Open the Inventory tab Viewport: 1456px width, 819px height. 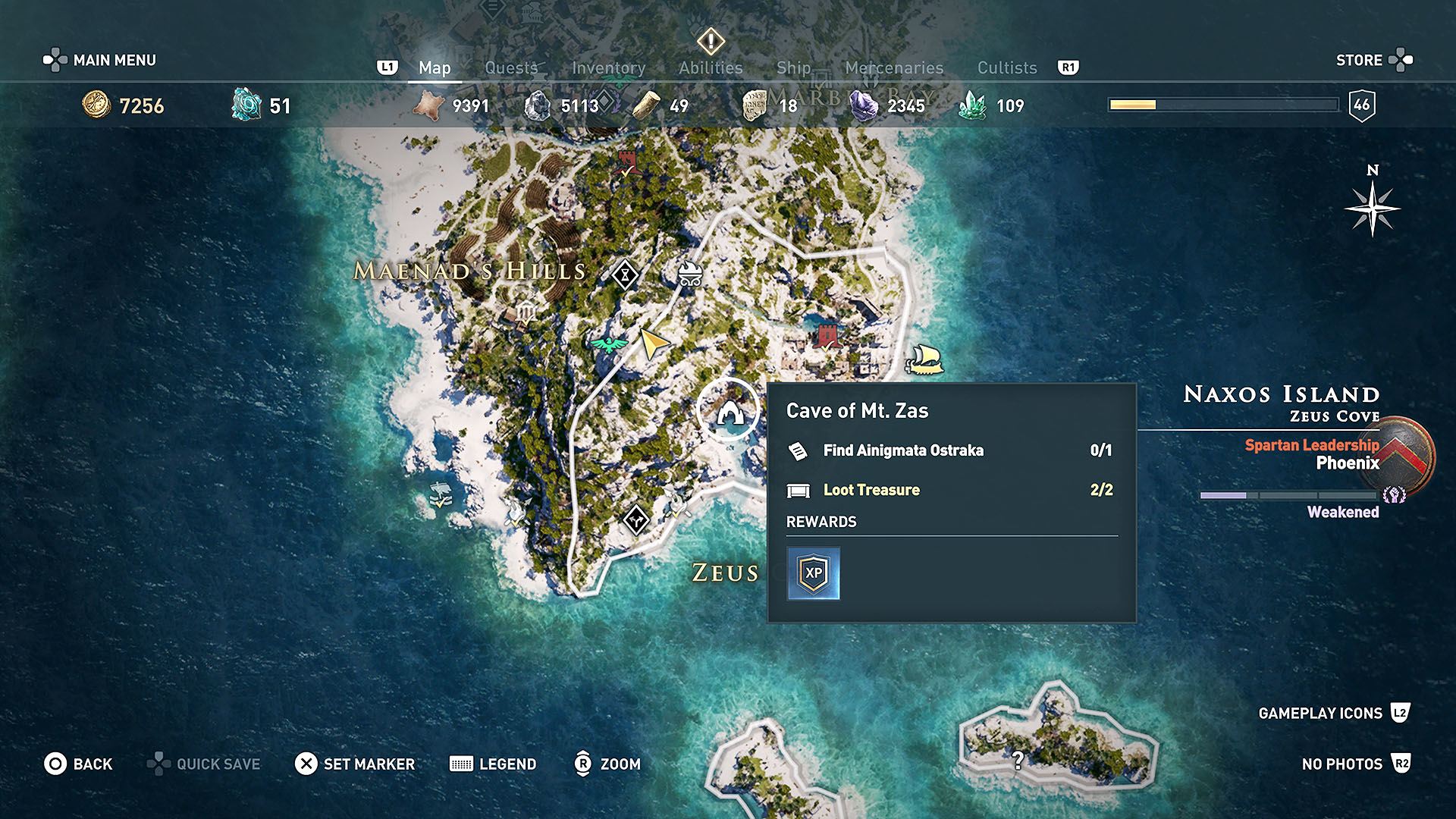pos(608,67)
